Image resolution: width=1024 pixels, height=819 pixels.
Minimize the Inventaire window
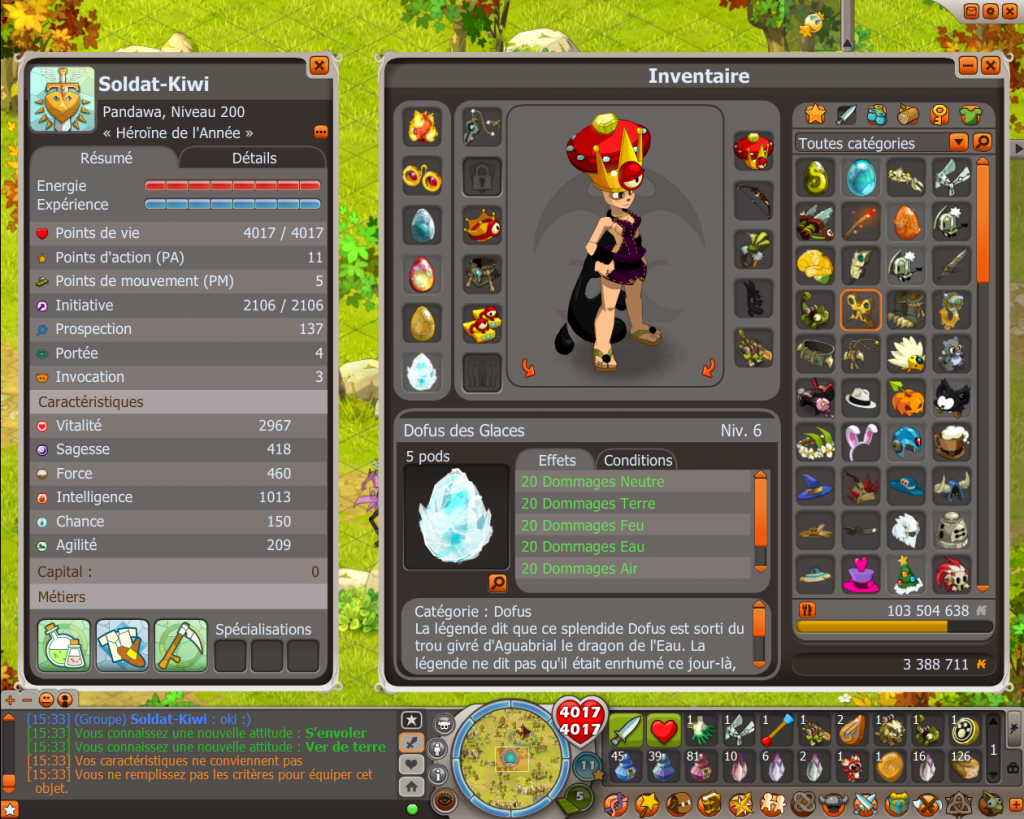tap(967, 66)
